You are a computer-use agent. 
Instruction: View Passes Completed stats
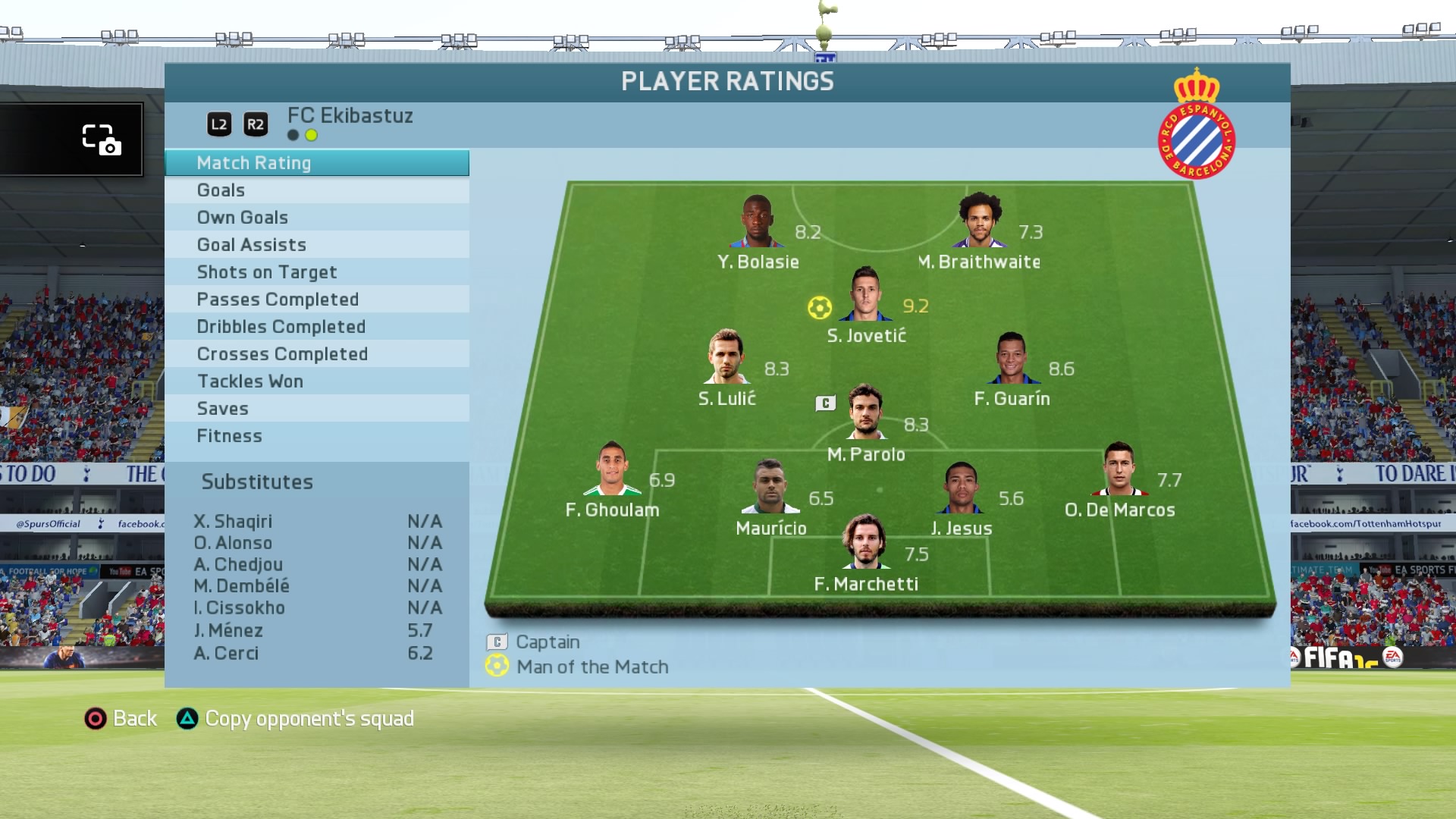(x=317, y=300)
